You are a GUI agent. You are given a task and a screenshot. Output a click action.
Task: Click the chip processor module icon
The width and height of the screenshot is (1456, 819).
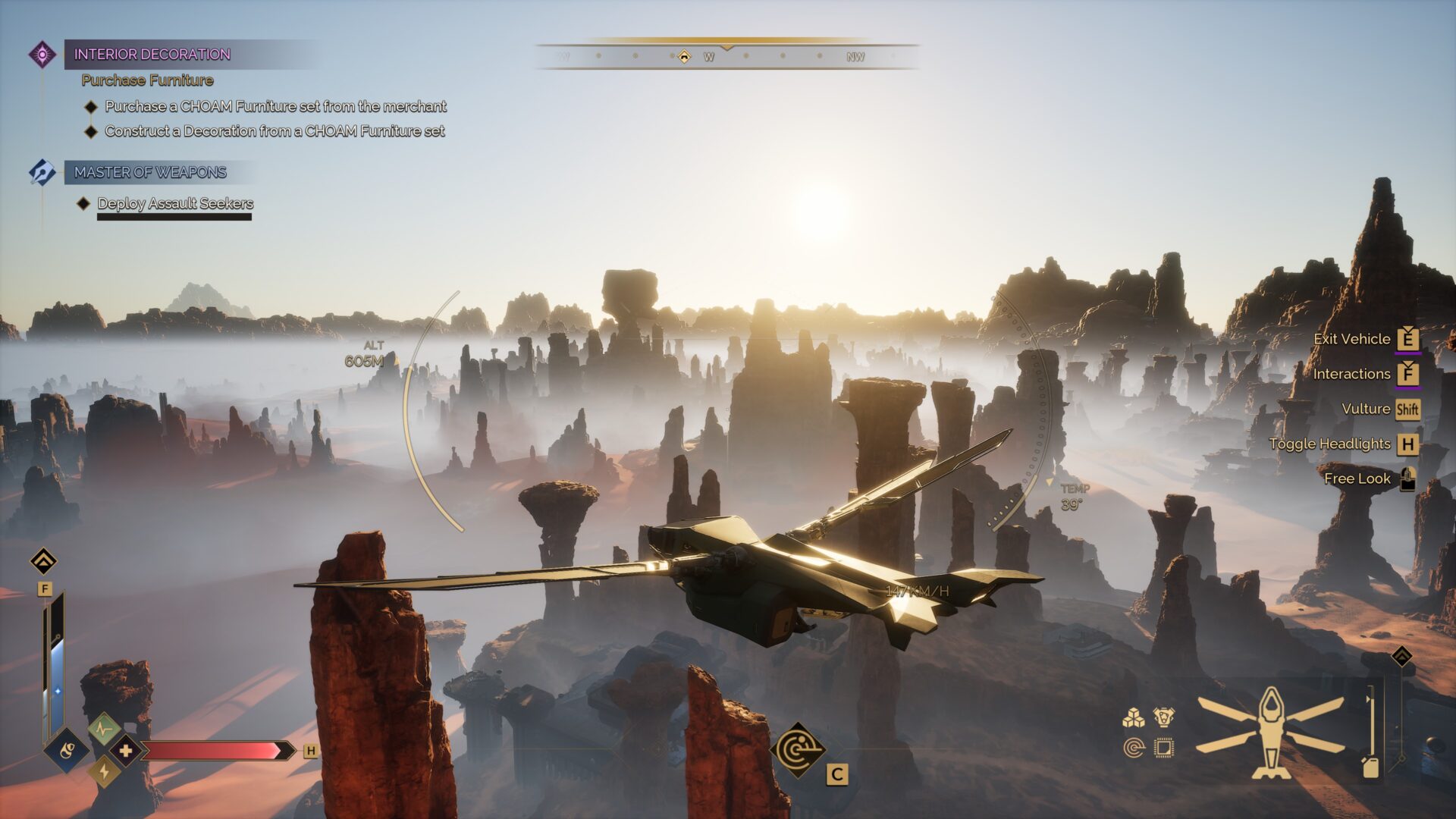1163,748
